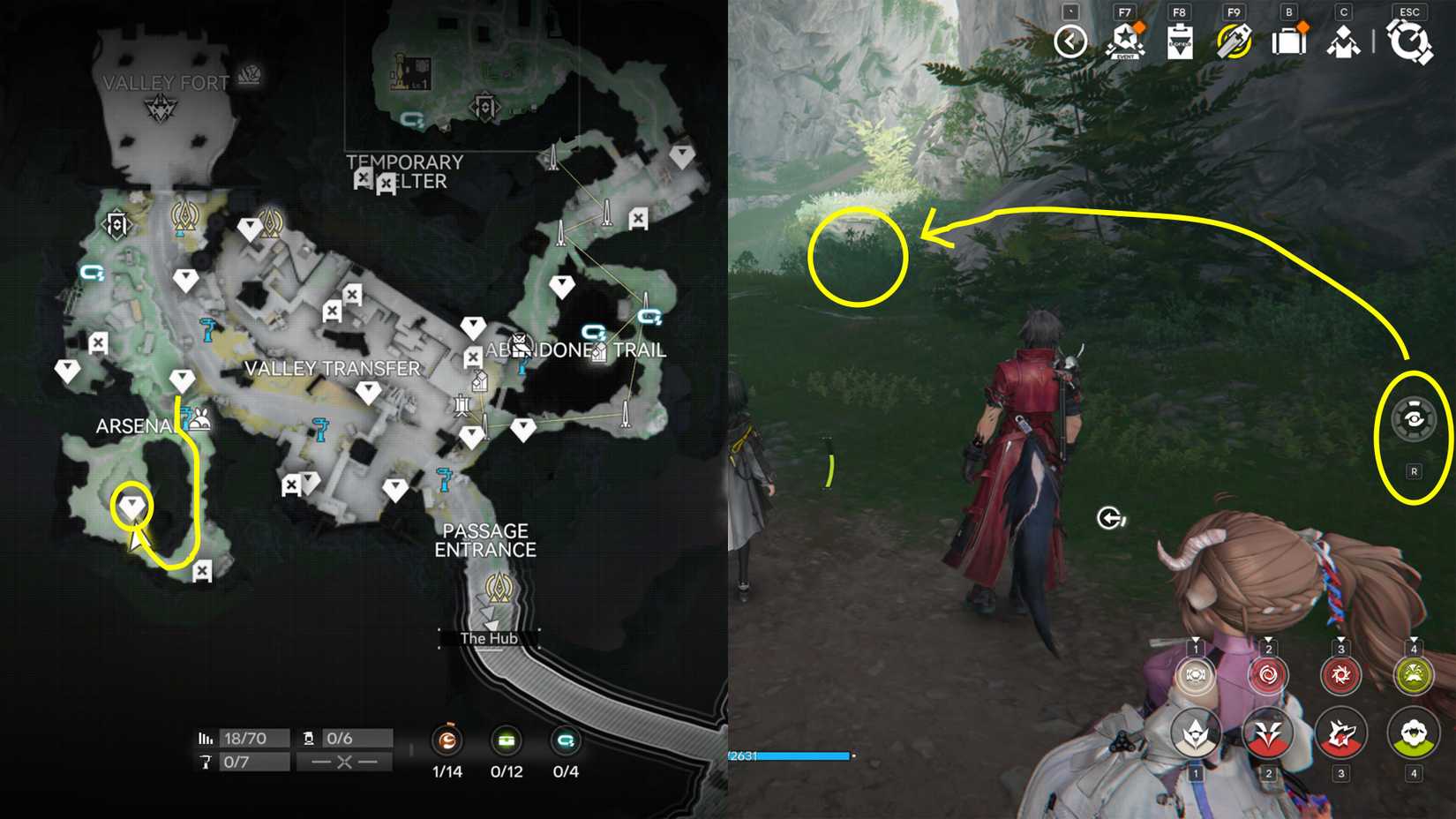Select The Hub label on the map

[x=488, y=637]
